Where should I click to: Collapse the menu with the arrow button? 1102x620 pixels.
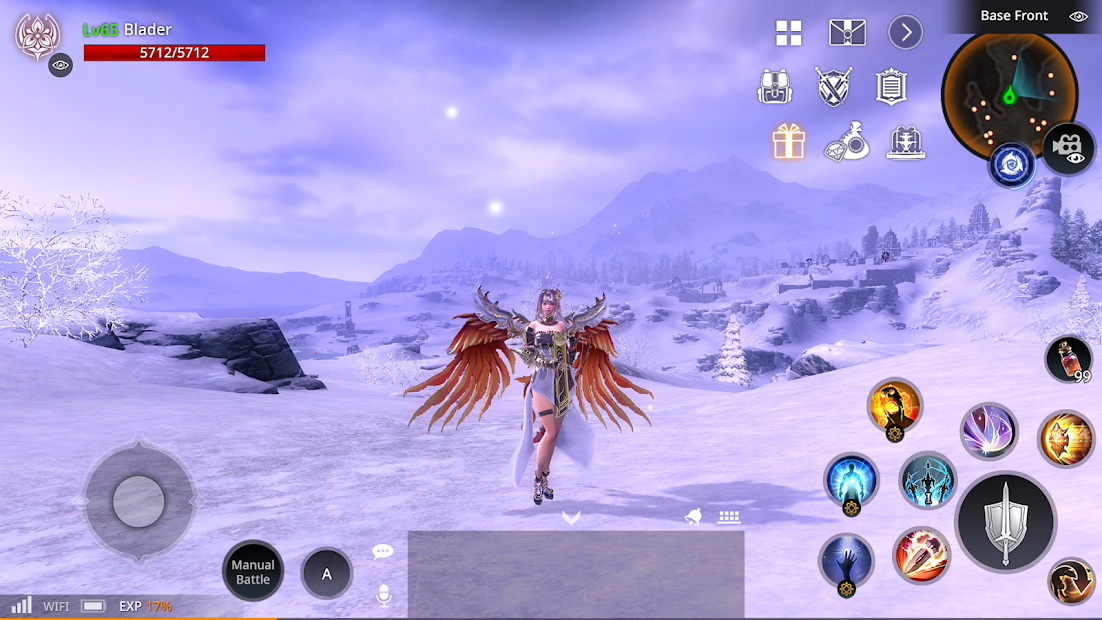click(x=906, y=33)
